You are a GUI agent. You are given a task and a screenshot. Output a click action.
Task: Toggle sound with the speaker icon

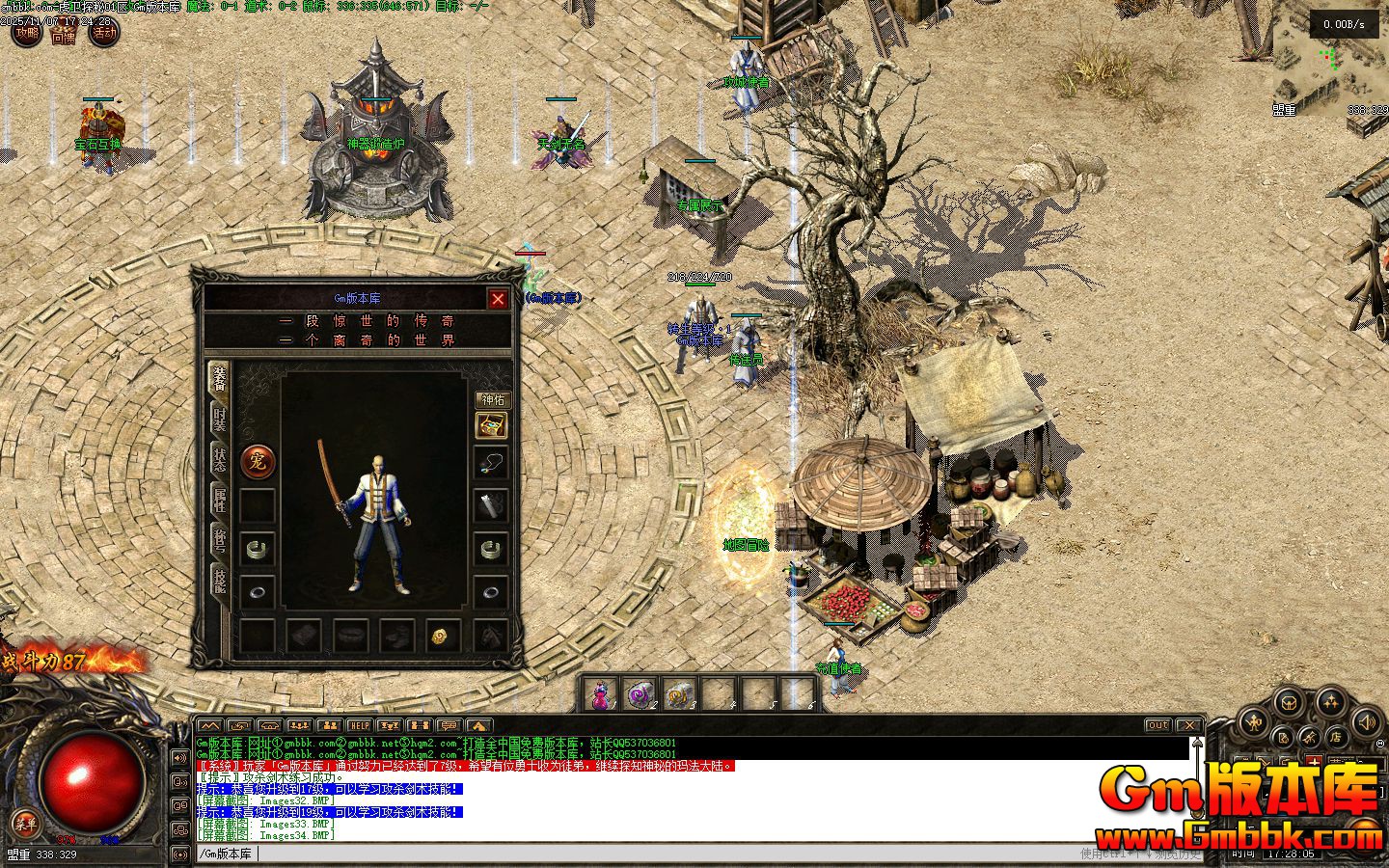[x=1367, y=720]
